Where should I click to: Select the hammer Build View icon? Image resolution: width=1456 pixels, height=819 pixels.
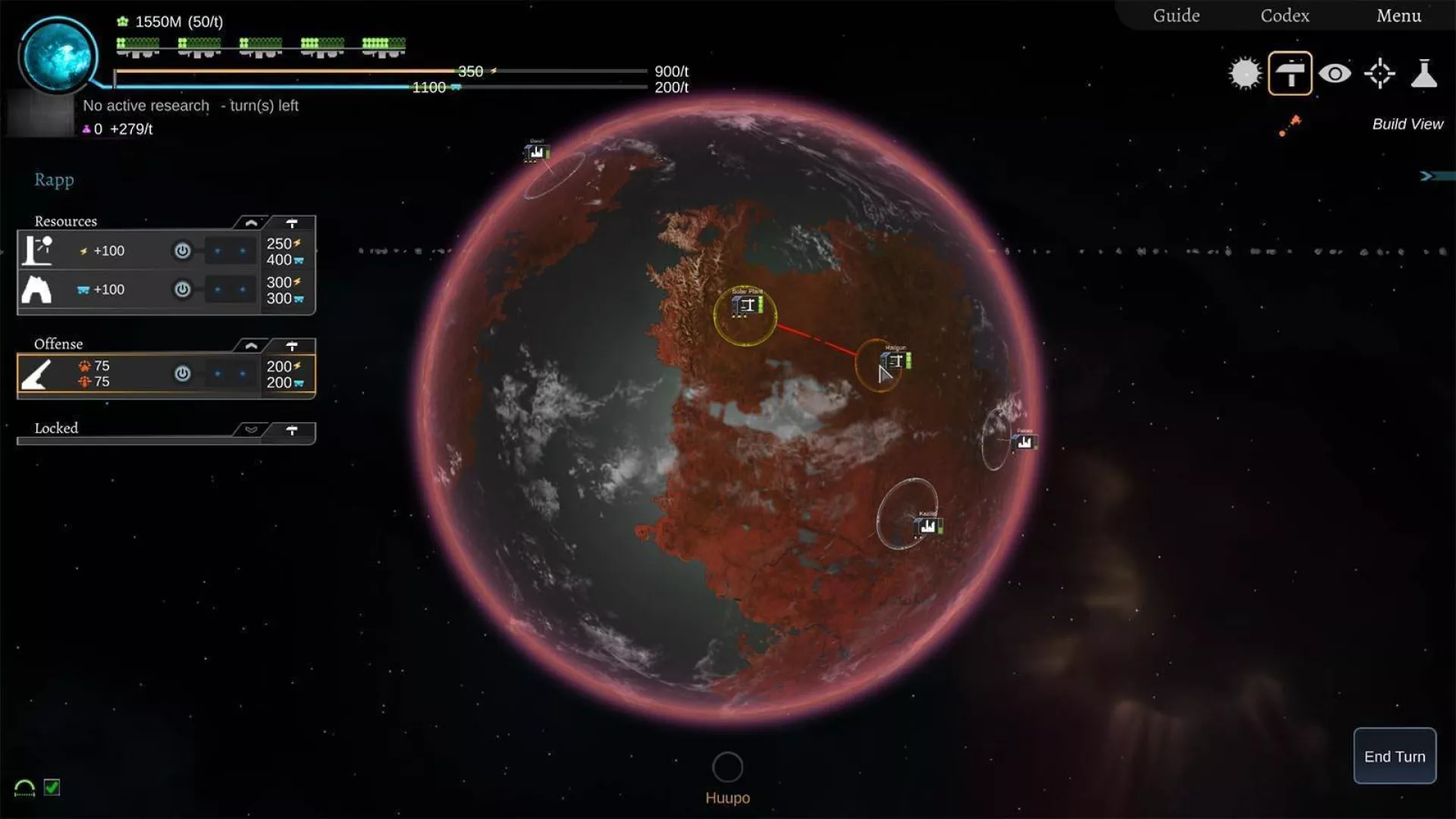click(x=1290, y=74)
